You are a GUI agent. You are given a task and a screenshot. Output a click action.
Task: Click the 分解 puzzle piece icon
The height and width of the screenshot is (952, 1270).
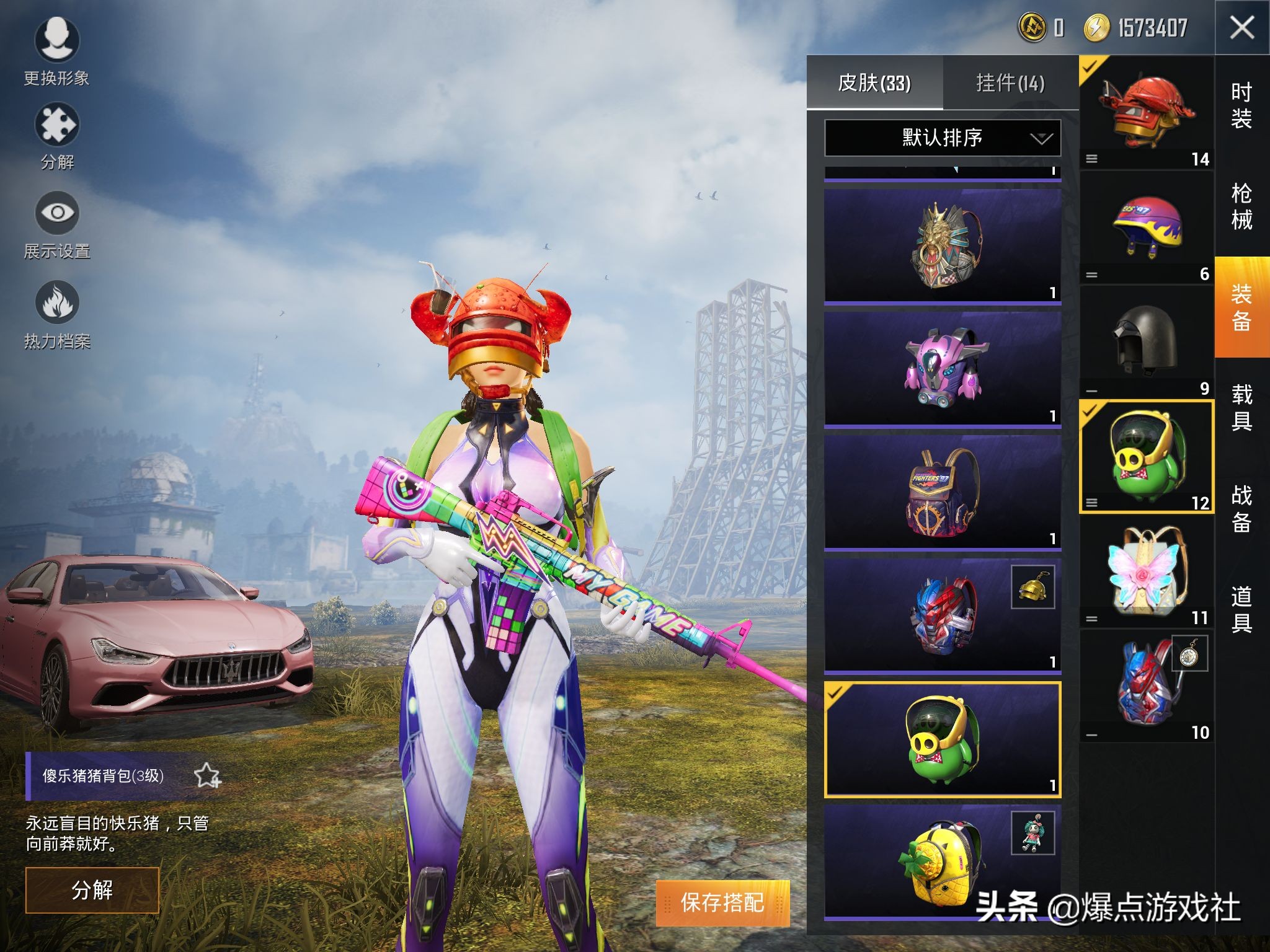pyautogui.click(x=56, y=126)
